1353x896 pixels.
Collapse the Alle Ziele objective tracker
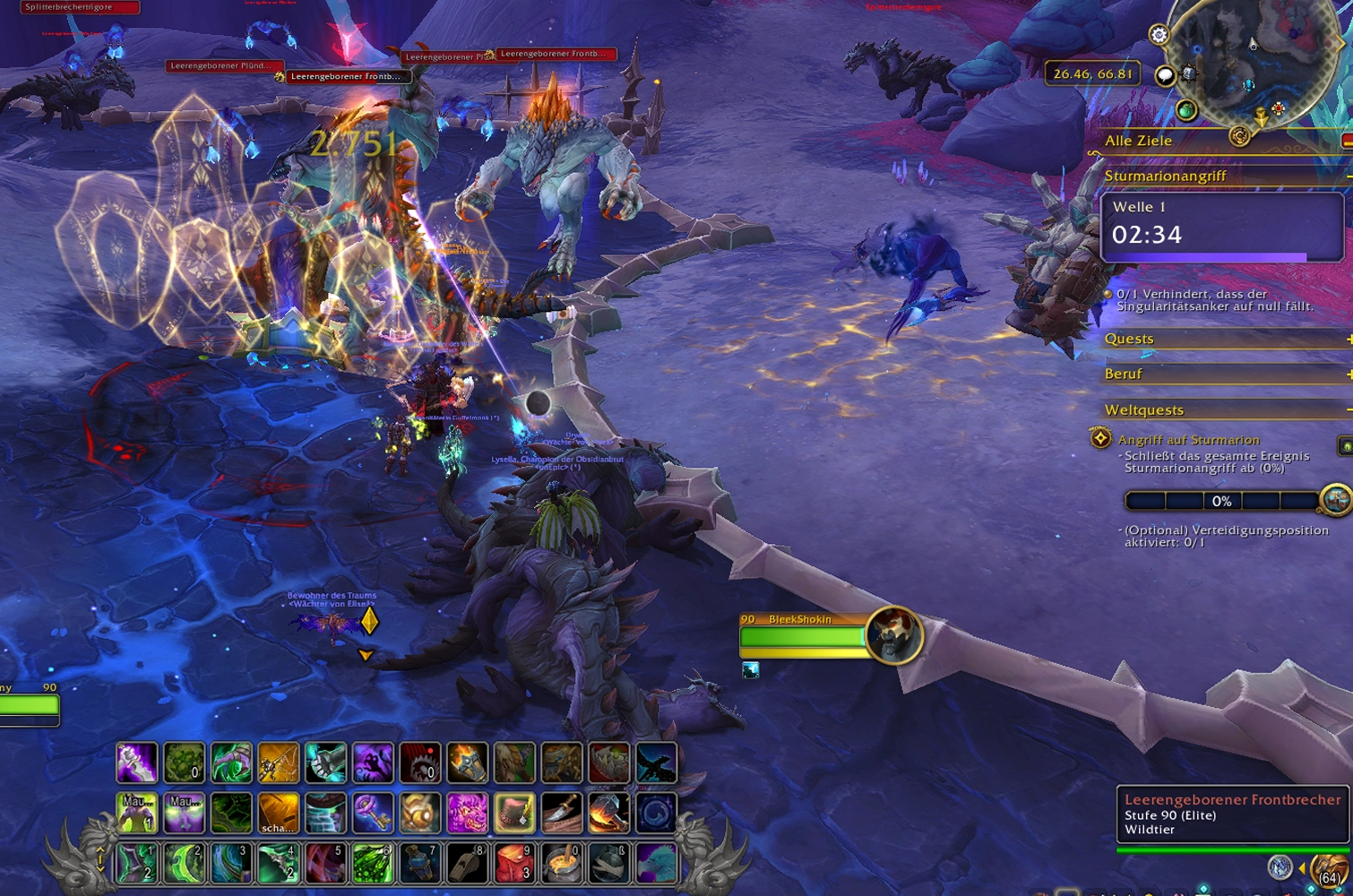pos(1347,141)
